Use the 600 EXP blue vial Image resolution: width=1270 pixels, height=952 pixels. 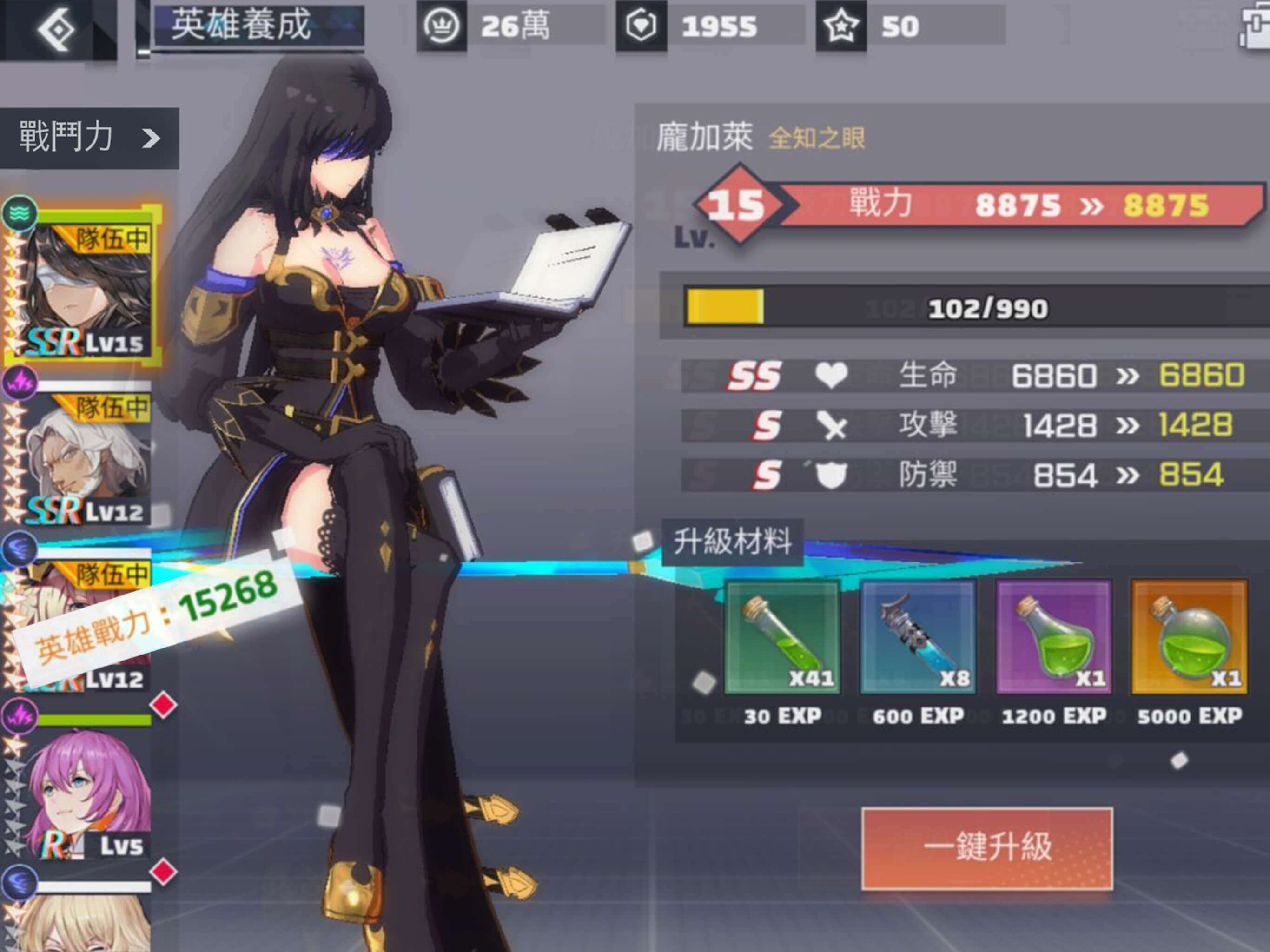click(918, 637)
